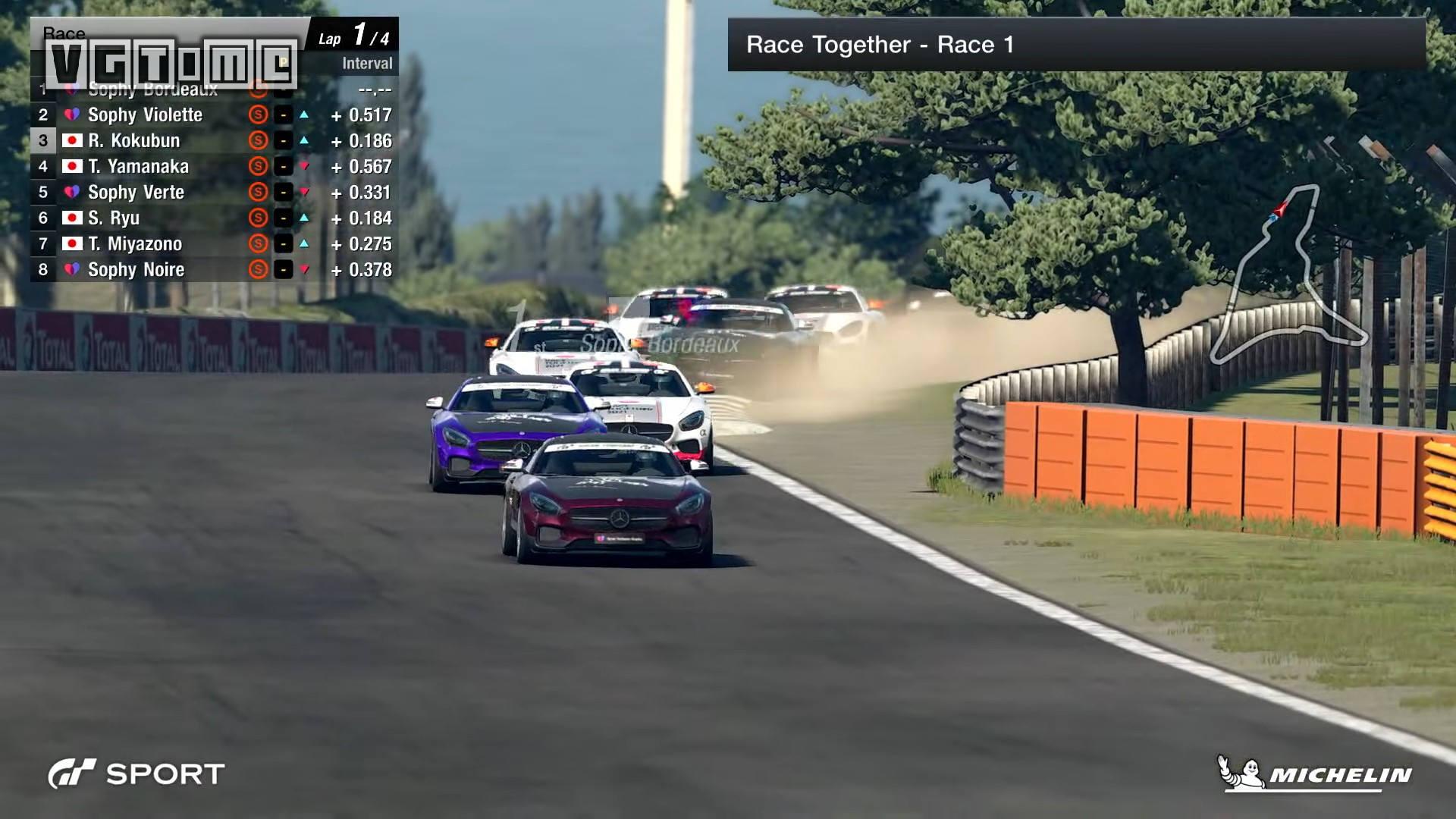Screen dimensions: 1456x819
Task: Toggle the pink position-loss arrow for T. Yamanaka
Action: (307, 166)
